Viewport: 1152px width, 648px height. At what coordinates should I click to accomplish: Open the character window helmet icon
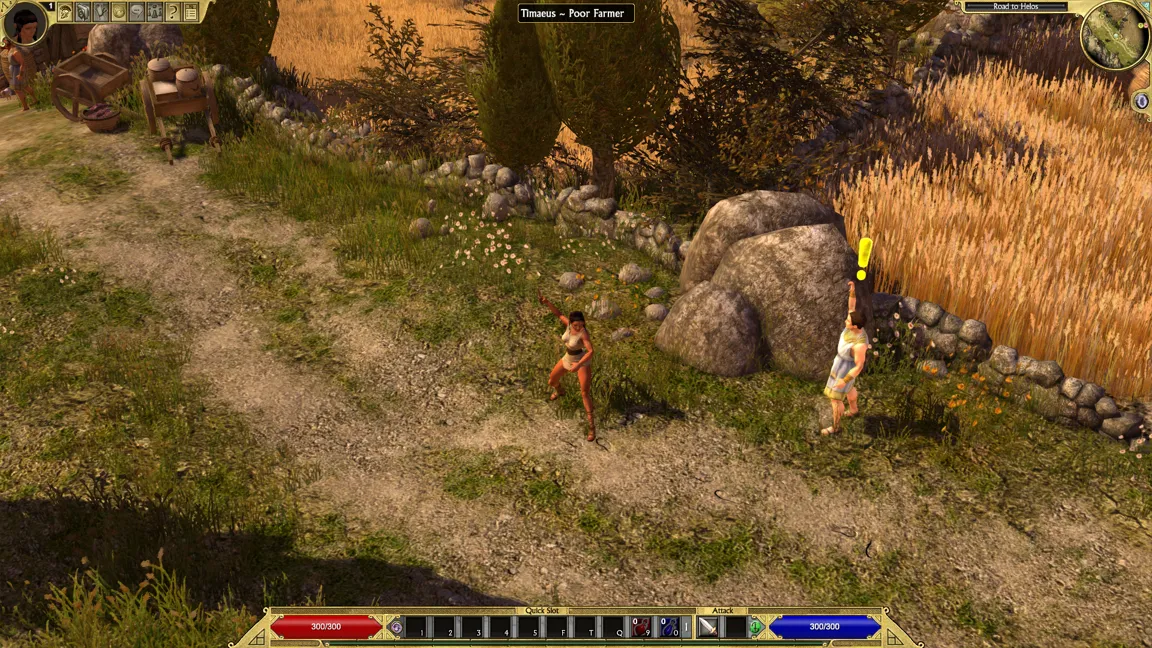(x=66, y=12)
